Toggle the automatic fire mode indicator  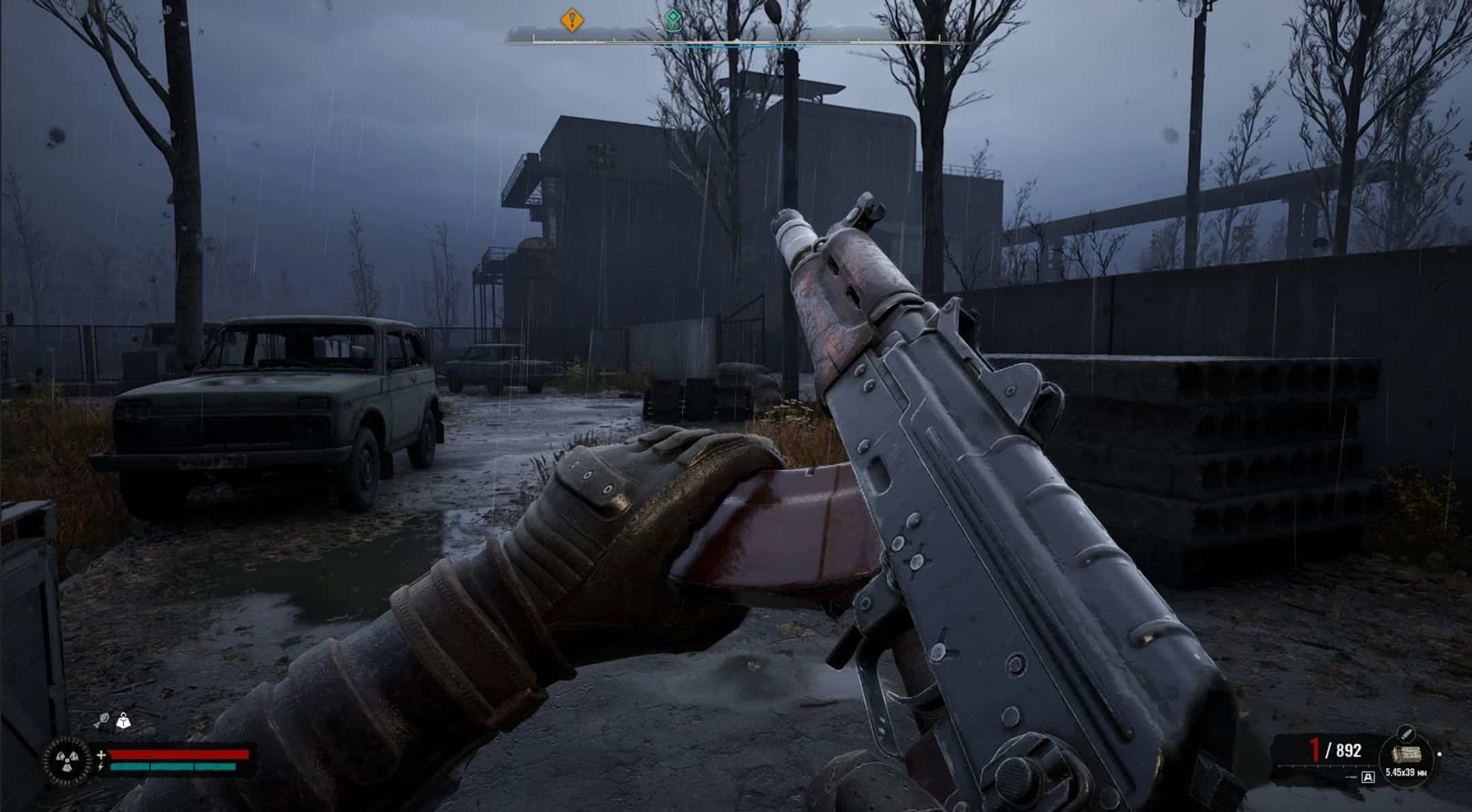coord(1368,777)
